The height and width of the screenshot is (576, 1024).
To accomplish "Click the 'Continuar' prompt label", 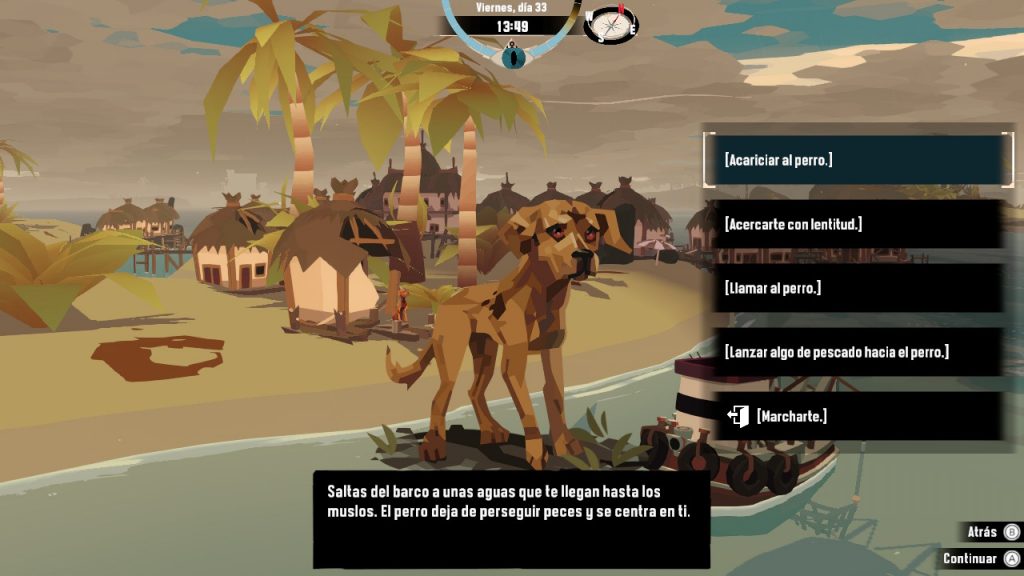I will (970, 558).
